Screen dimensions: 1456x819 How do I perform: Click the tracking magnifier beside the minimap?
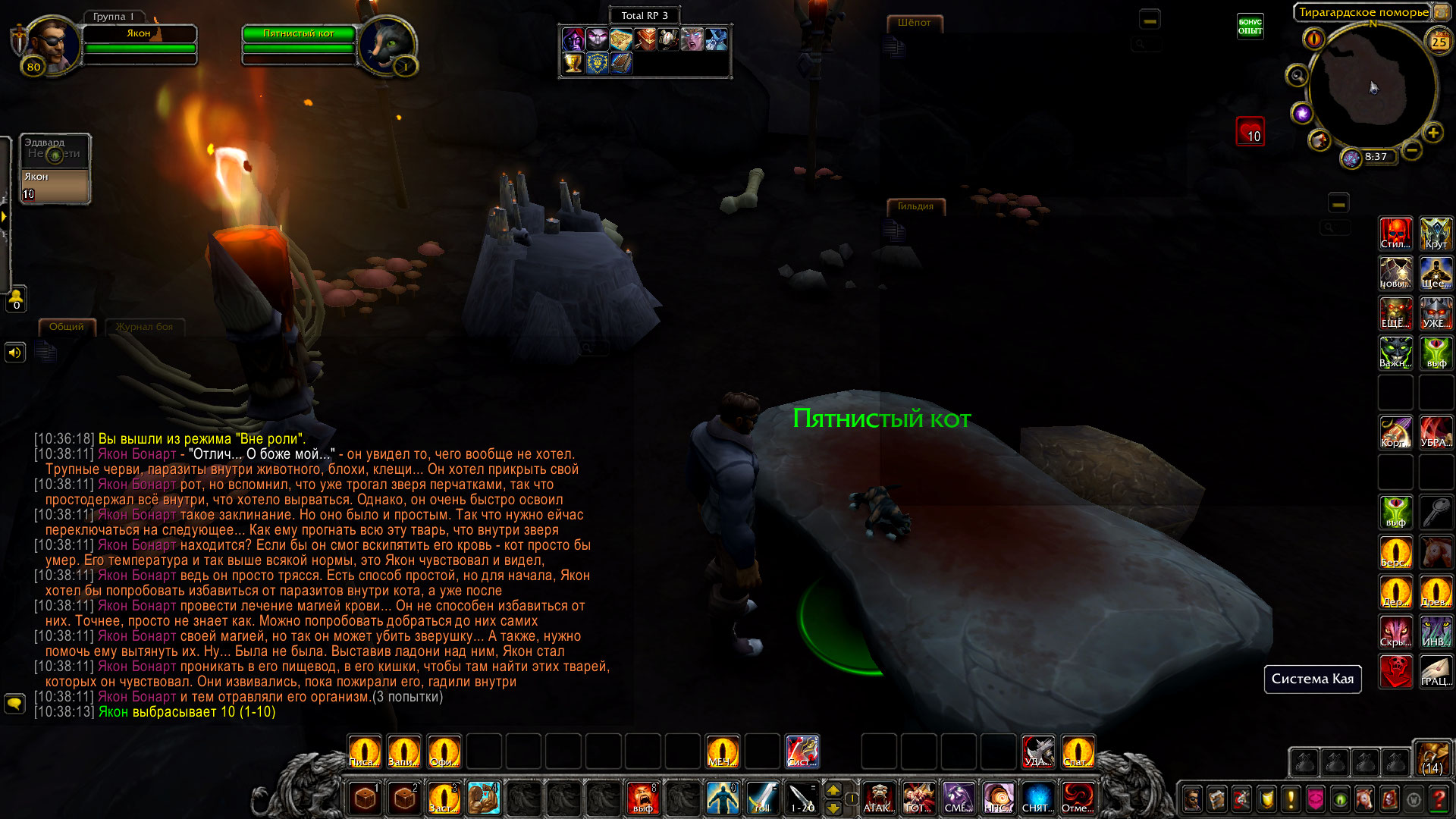click(x=1297, y=75)
